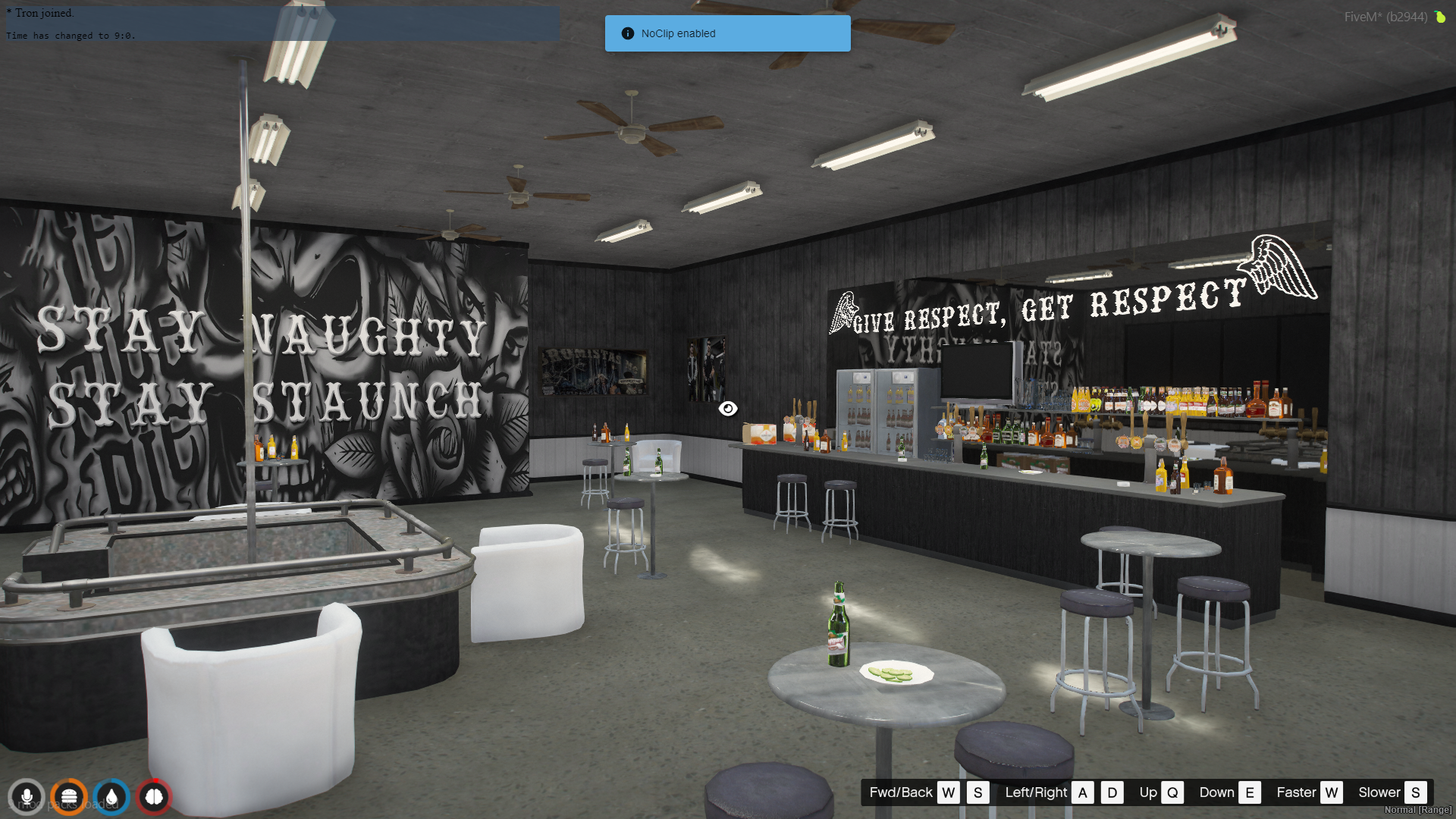
Task: Click the microphone voice status icon
Action: click(27, 797)
